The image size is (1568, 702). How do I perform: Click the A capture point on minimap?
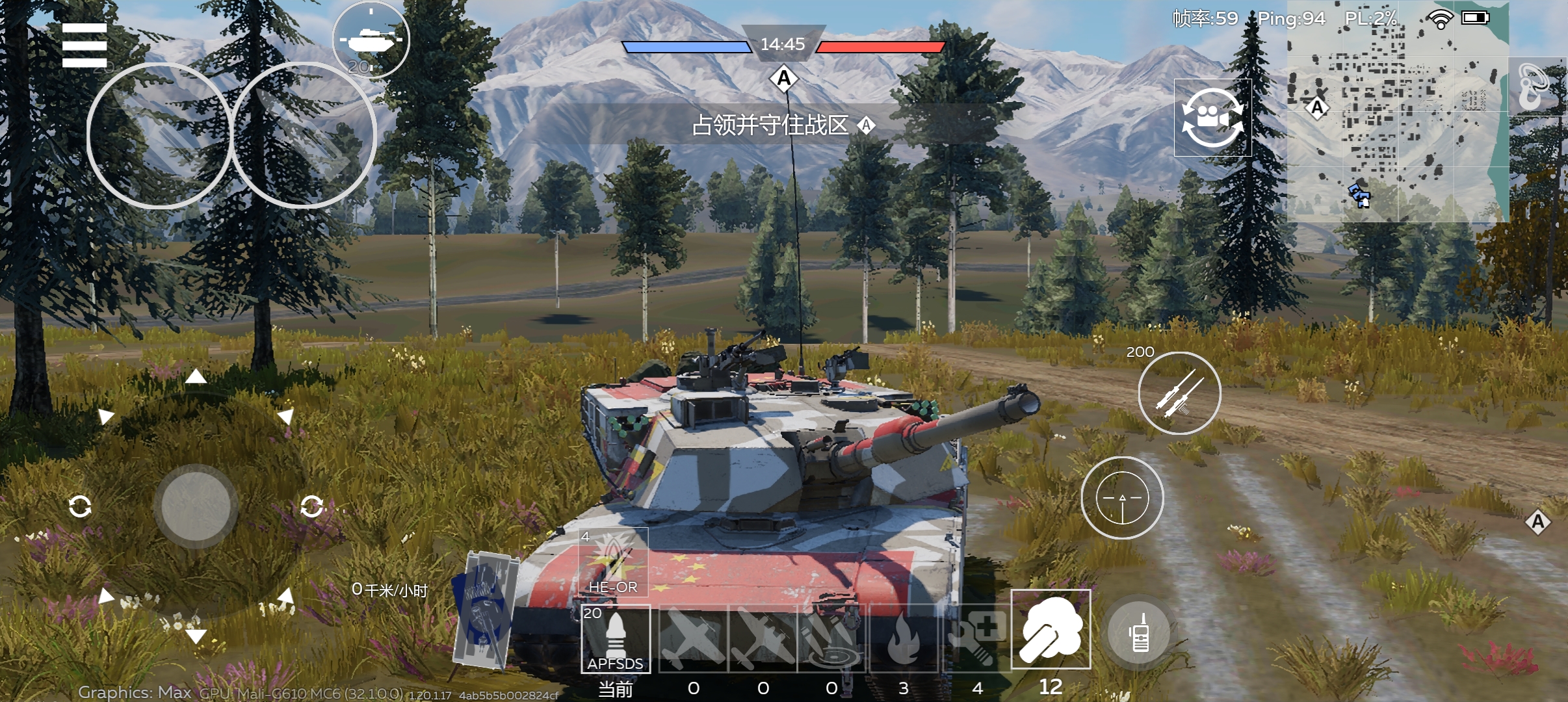click(1317, 107)
